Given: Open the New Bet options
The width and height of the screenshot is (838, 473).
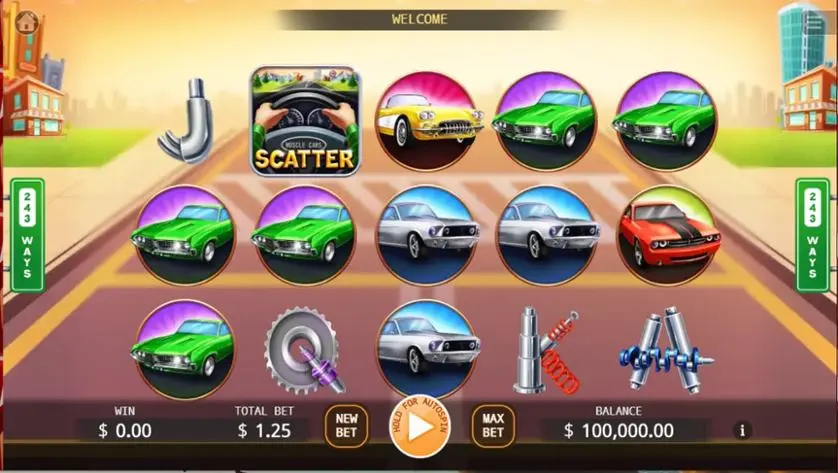Looking at the screenshot, I should [346, 426].
